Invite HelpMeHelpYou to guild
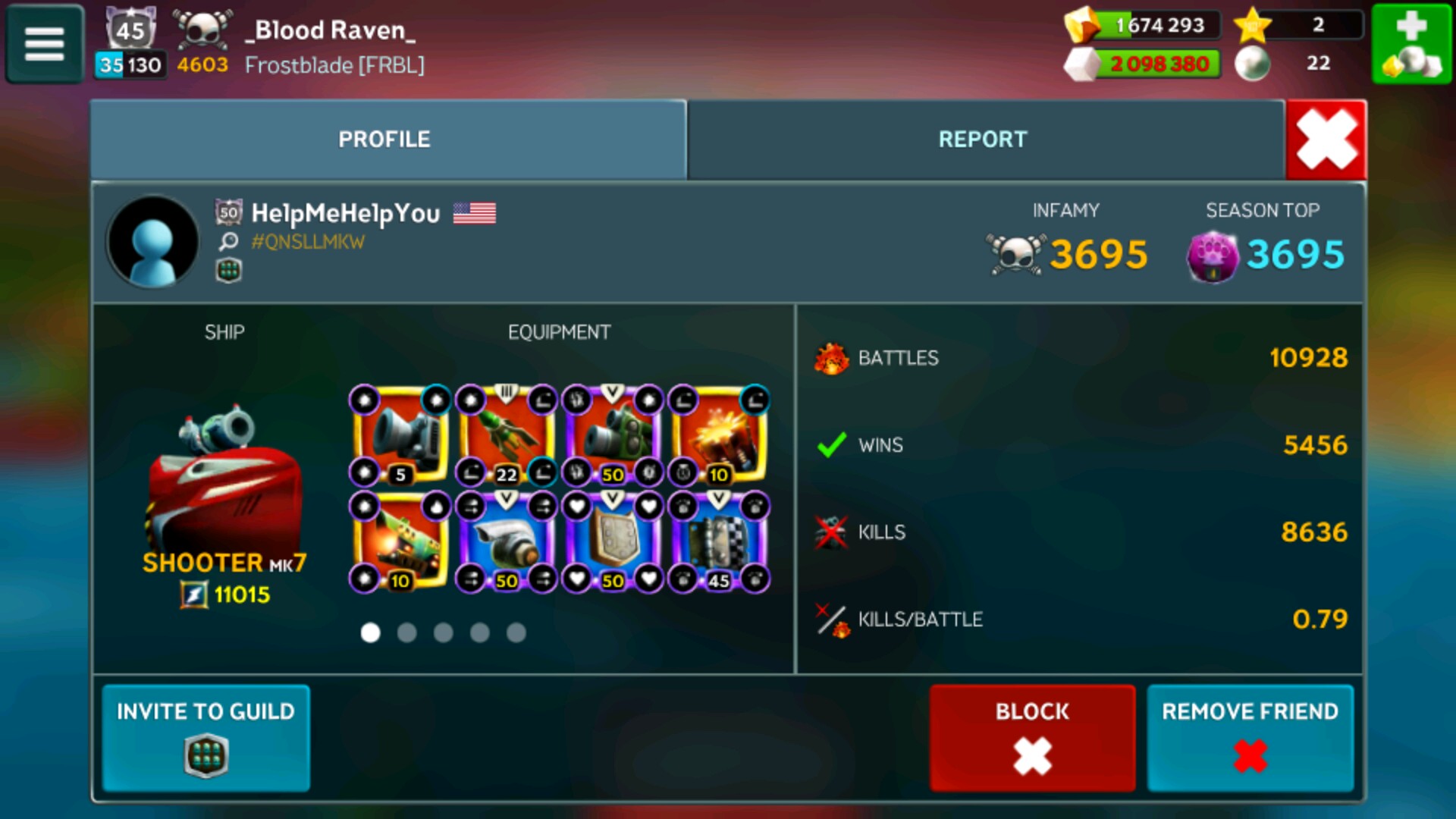Viewport: 1456px width, 819px height. click(x=206, y=737)
